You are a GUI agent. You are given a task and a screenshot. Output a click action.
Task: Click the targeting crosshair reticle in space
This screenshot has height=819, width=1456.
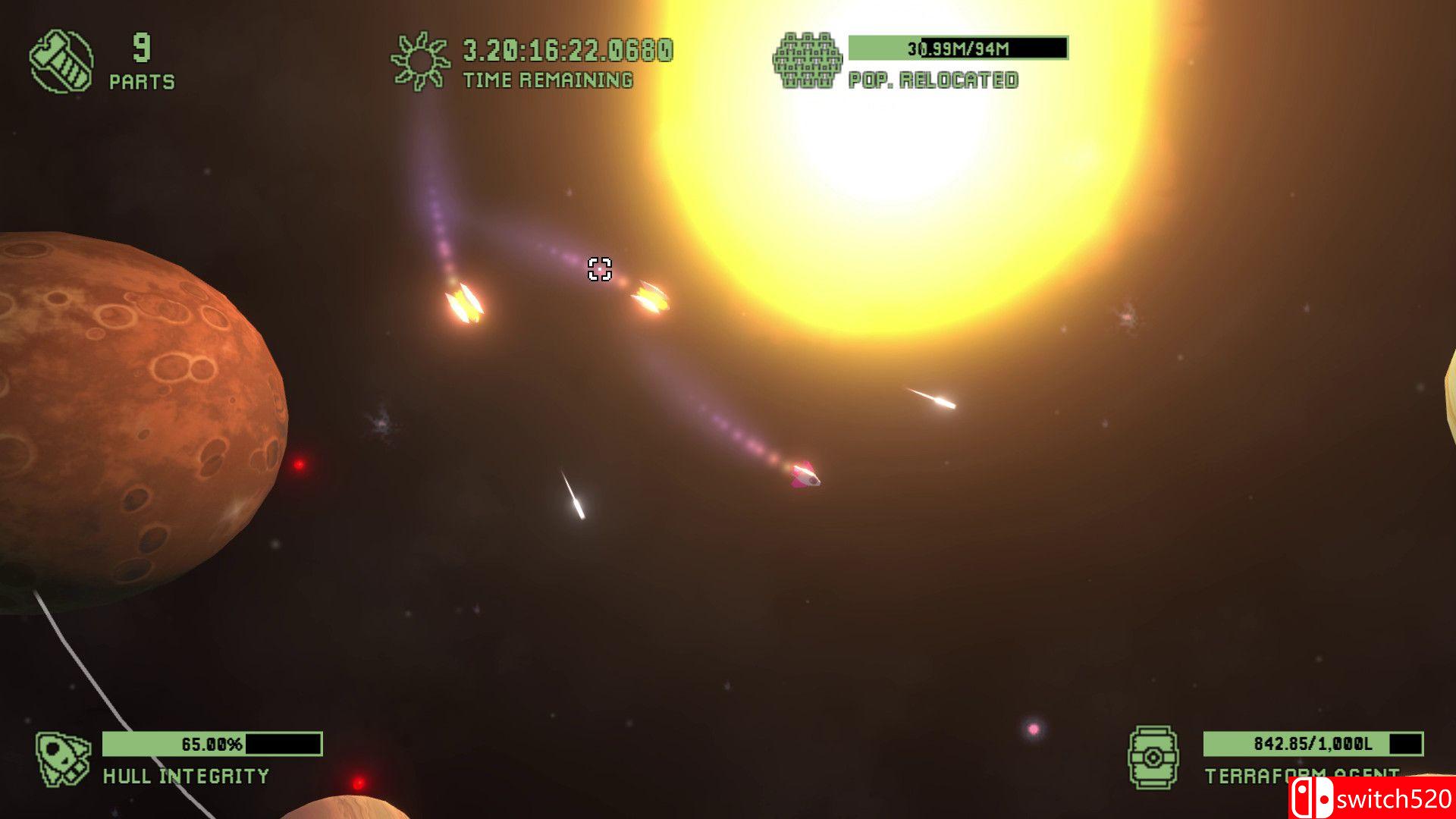(599, 271)
